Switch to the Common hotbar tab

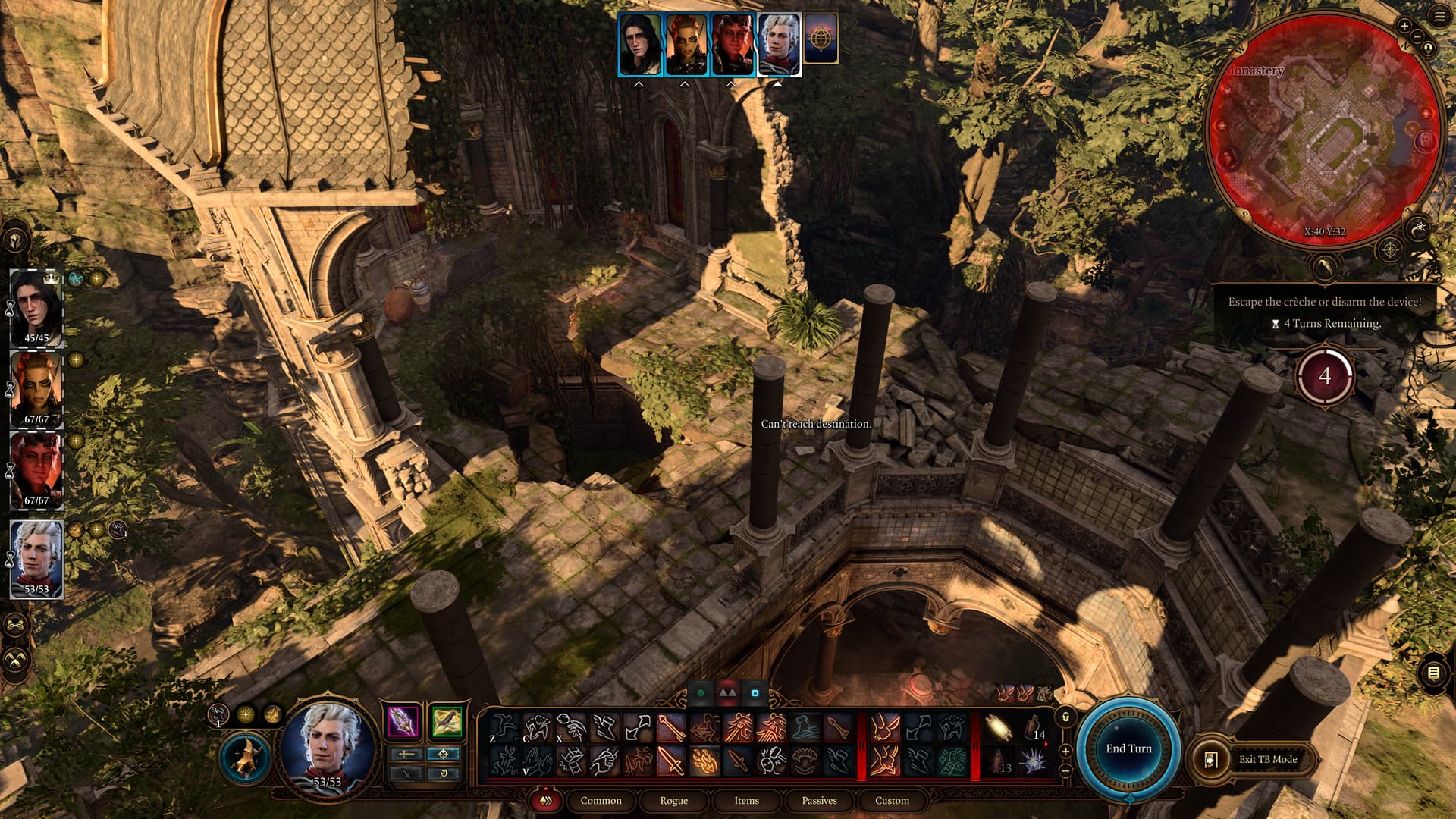[601, 800]
